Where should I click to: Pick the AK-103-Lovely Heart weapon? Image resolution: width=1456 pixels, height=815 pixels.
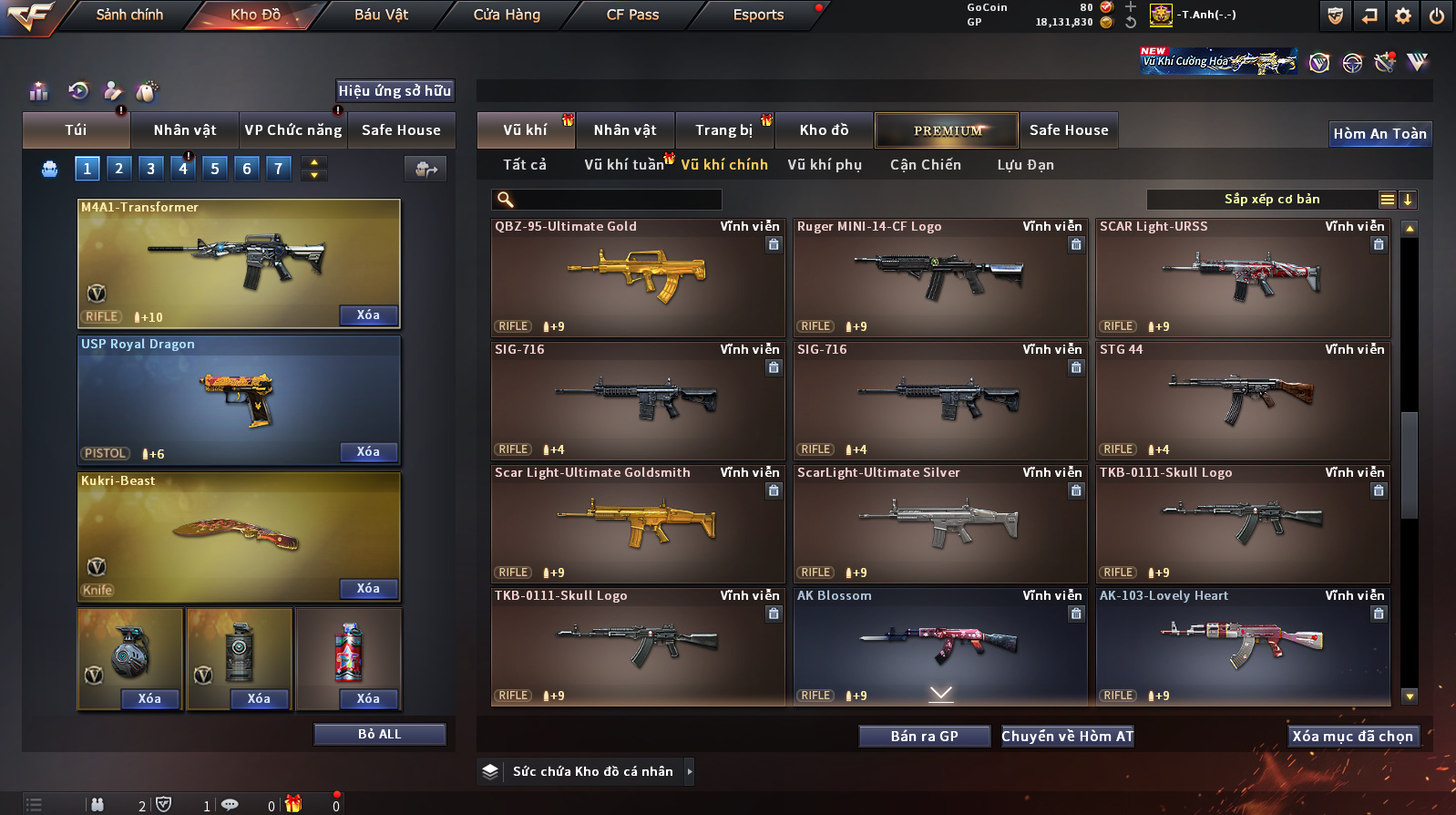[1242, 645]
